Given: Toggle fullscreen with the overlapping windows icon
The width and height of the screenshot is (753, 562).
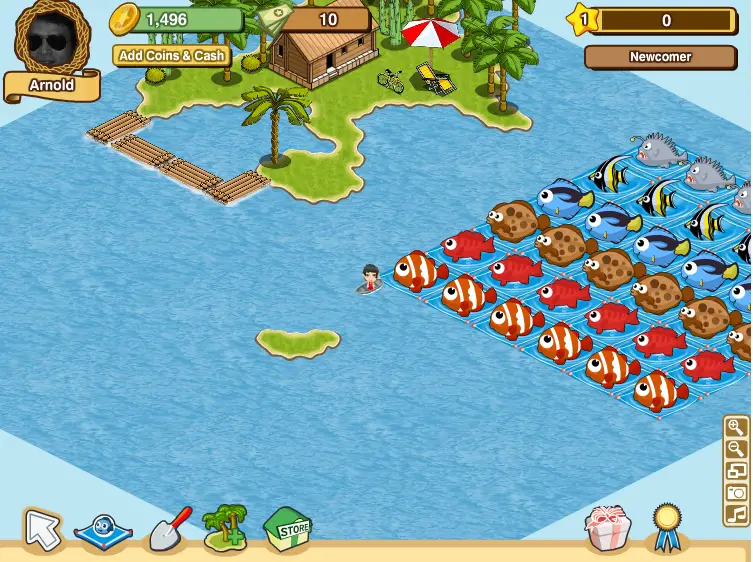Looking at the screenshot, I should click(737, 471).
